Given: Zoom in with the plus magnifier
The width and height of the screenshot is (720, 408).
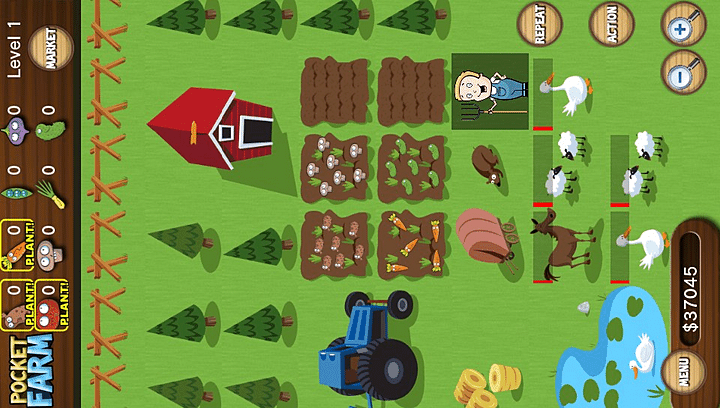Looking at the screenshot, I should pyautogui.click(x=684, y=24).
